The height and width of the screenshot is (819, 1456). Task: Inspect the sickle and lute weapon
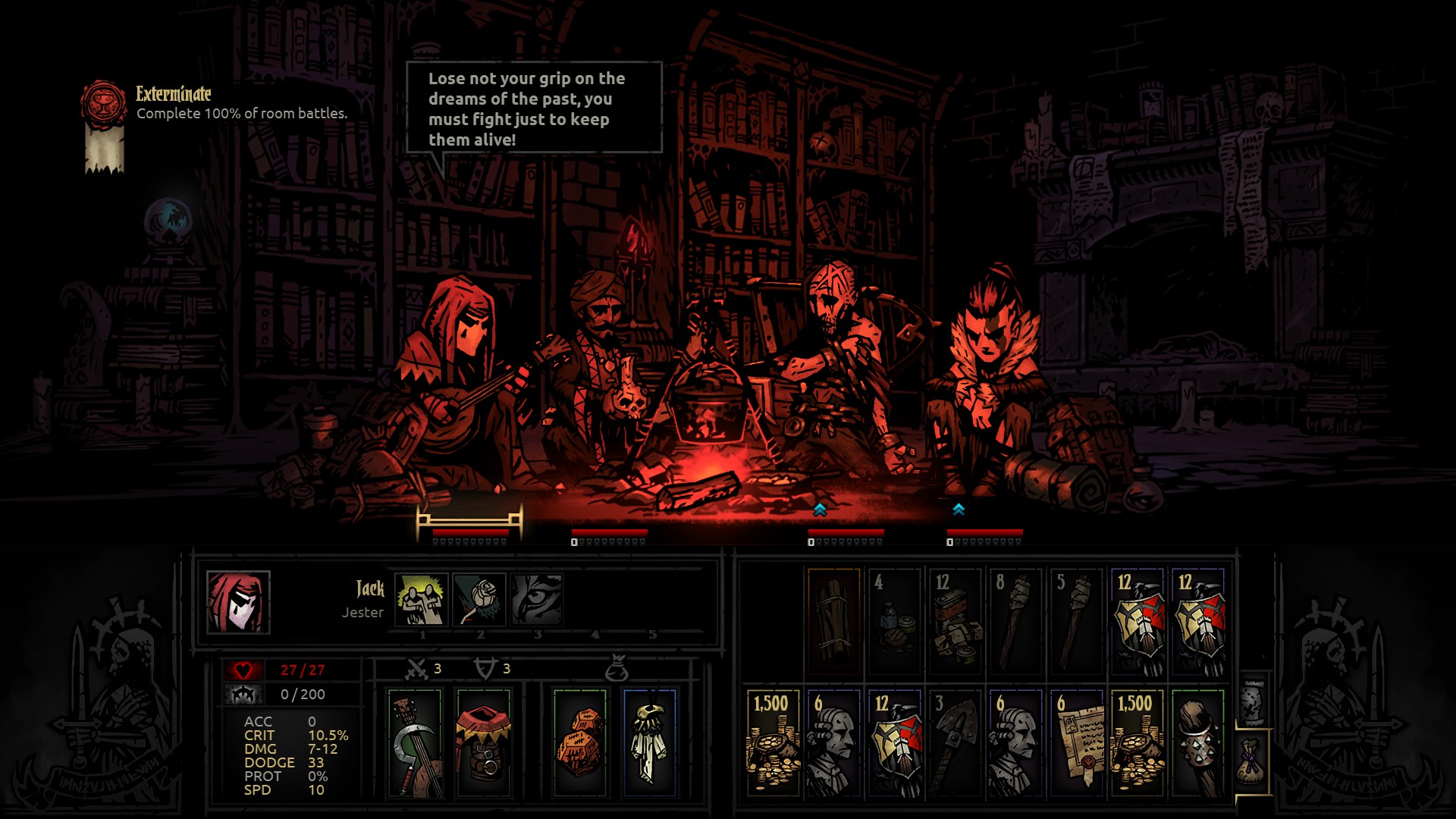coord(415,742)
